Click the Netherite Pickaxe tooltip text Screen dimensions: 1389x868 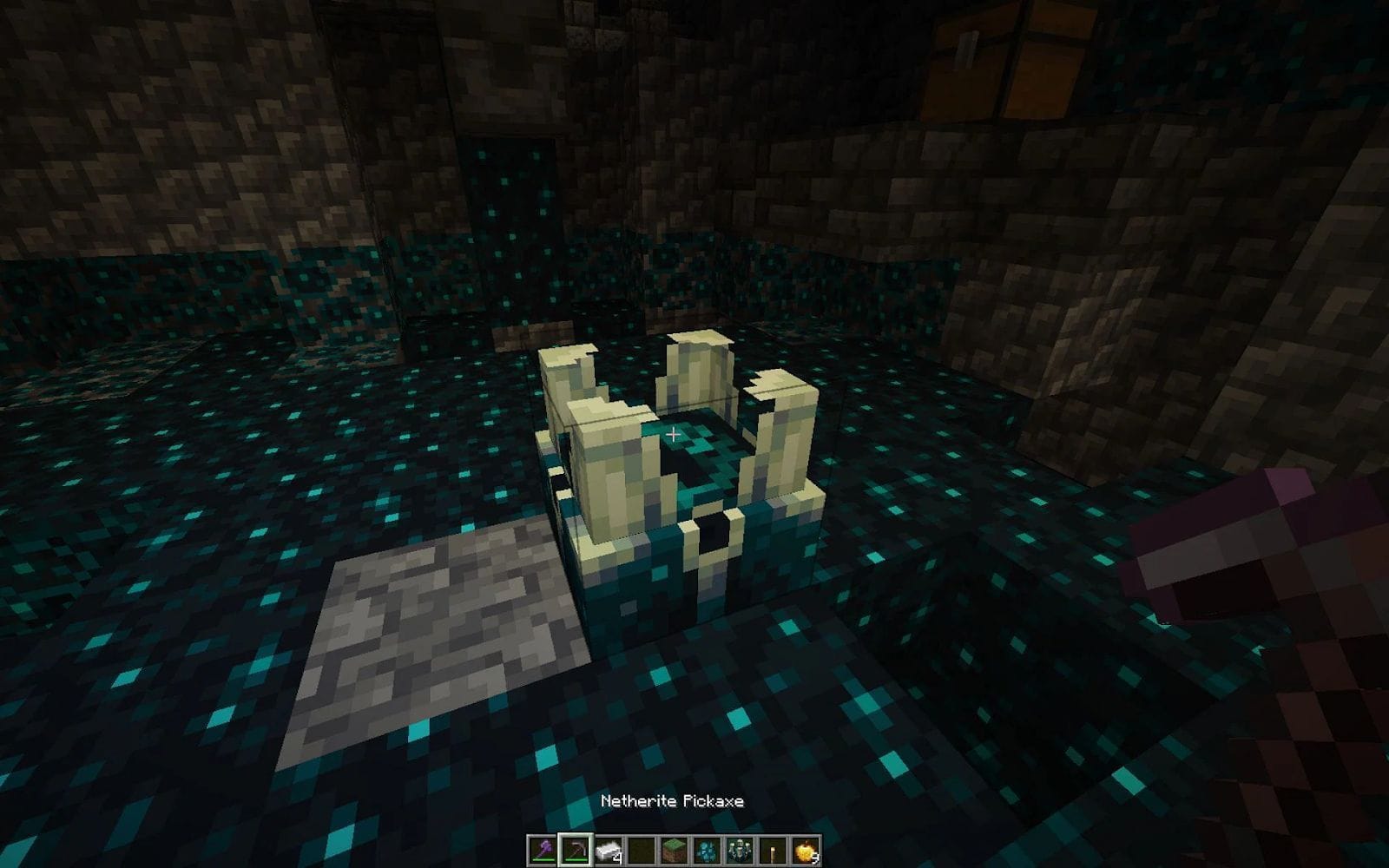coord(673,803)
